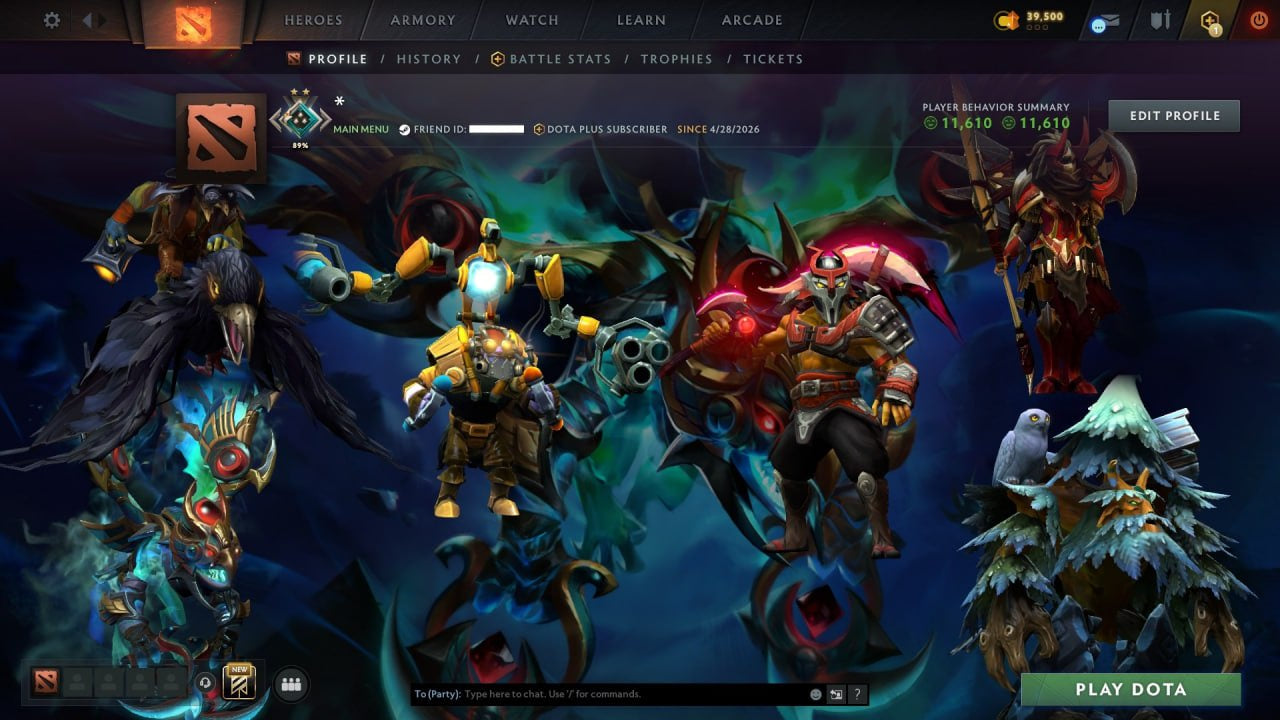This screenshot has width=1280, height=720.
Task: Switch to the HISTORY tab
Action: tap(429, 59)
